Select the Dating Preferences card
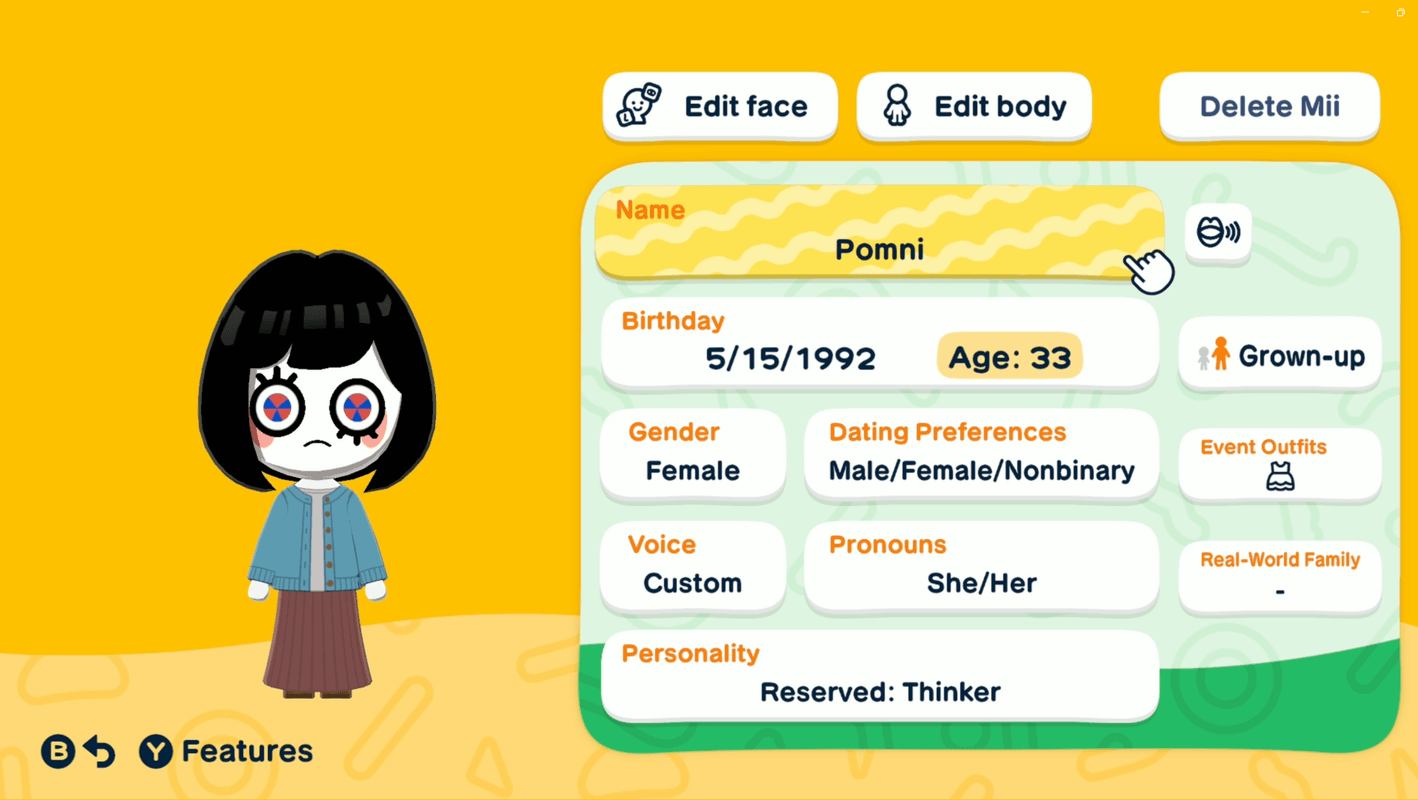Viewport: 1418px width, 800px height. coord(980,455)
